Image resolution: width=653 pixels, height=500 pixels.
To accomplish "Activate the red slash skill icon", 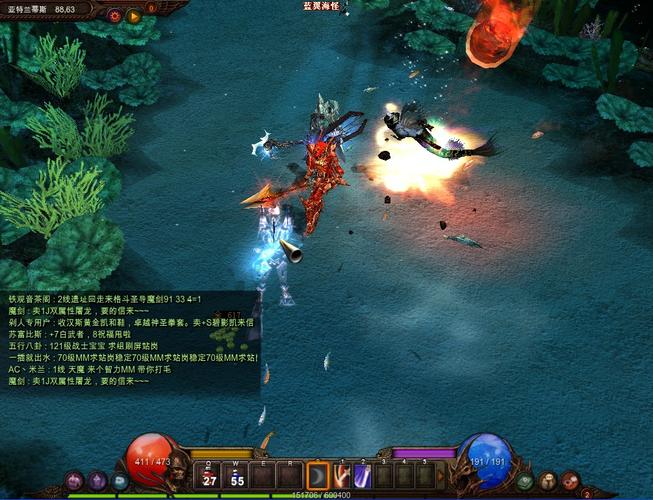I will 342,475.
